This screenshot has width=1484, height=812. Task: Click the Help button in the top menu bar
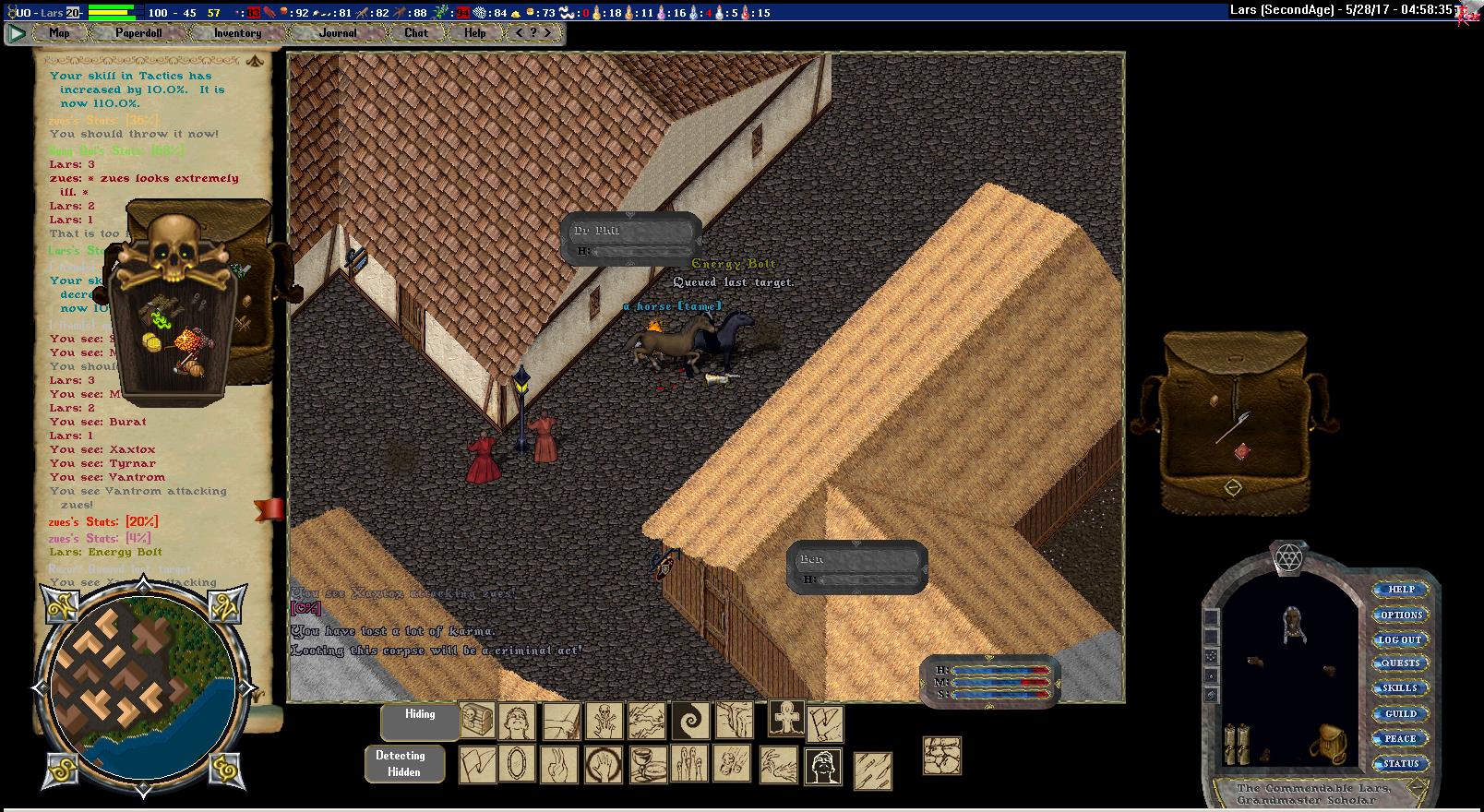tap(474, 33)
